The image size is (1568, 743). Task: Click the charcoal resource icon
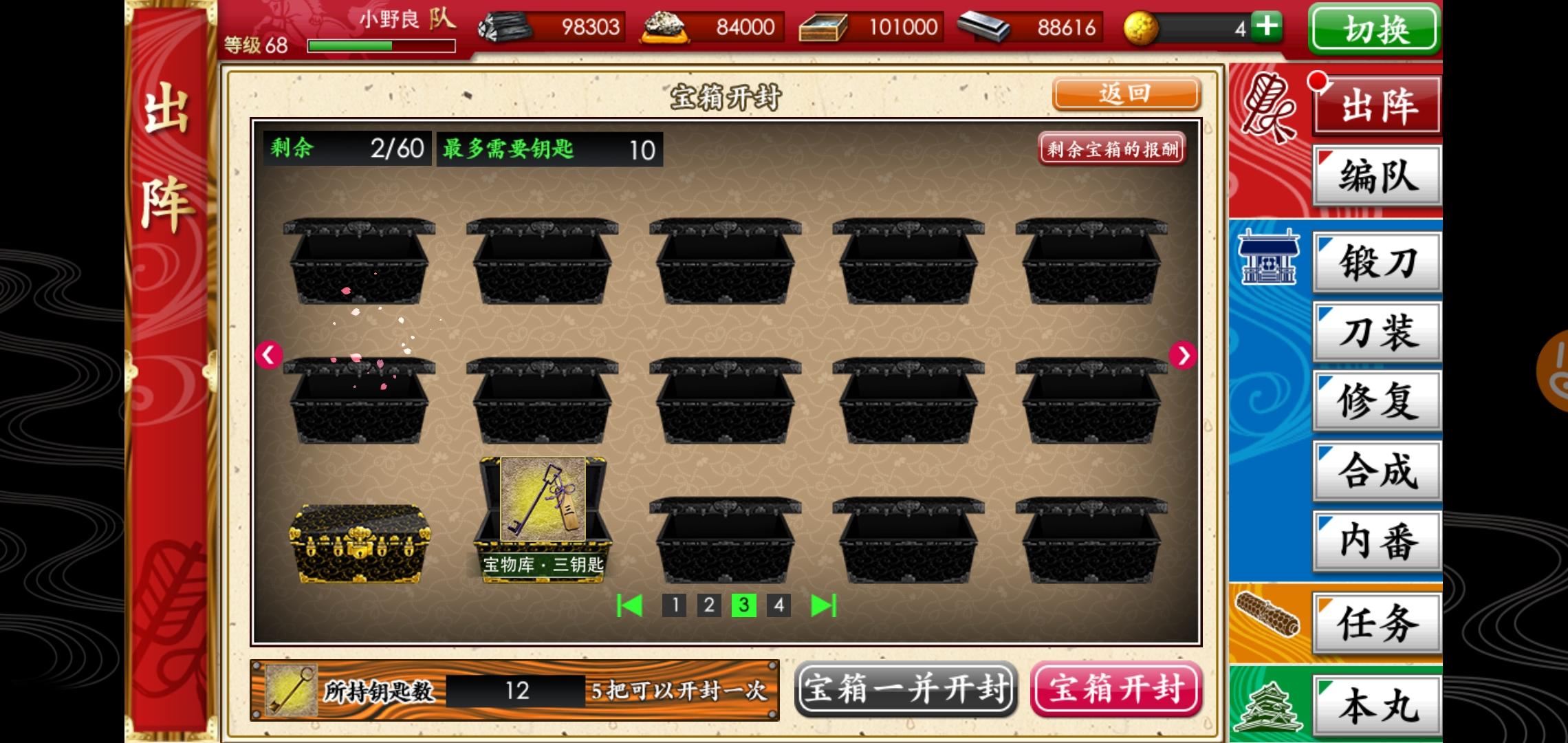pos(505,28)
